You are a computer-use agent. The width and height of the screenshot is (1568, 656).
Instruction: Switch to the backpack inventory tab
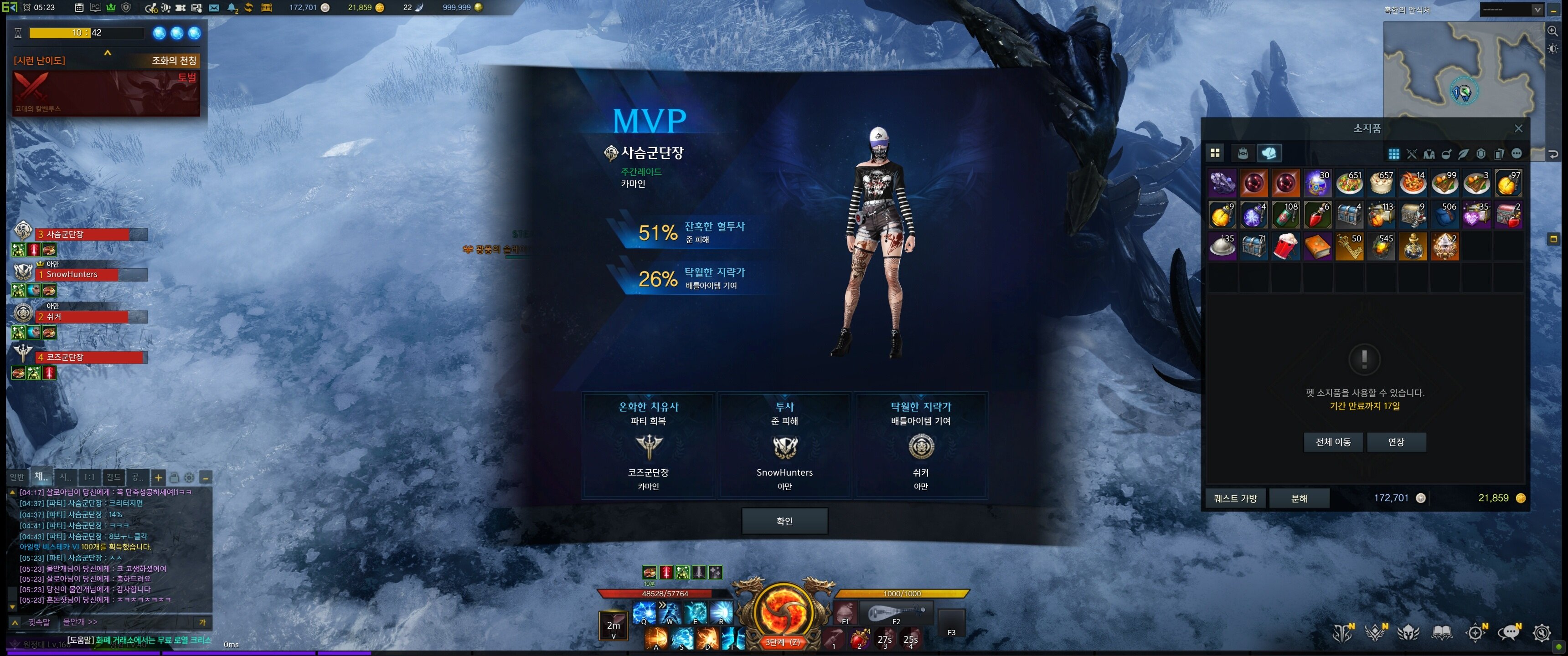pos(1243,154)
